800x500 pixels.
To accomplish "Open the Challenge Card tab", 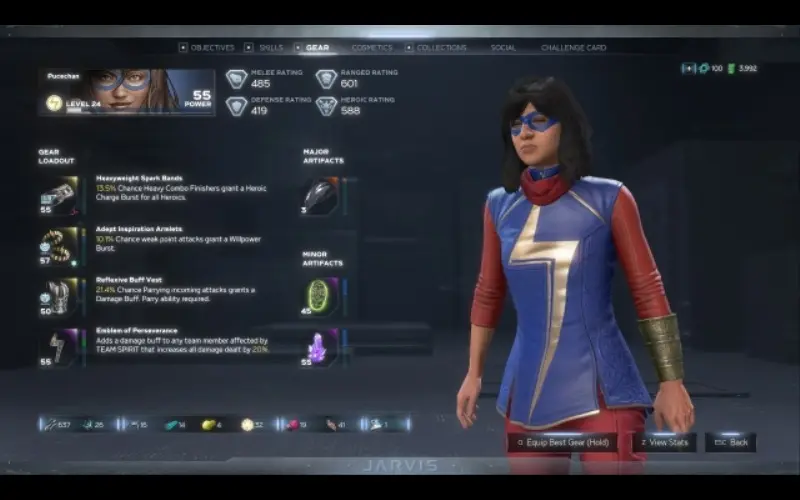I will (x=573, y=47).
